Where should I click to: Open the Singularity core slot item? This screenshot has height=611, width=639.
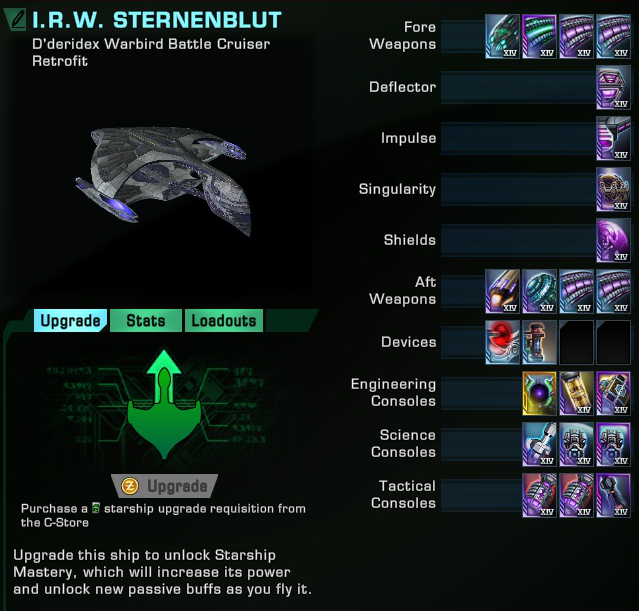[x=613, y=189]
